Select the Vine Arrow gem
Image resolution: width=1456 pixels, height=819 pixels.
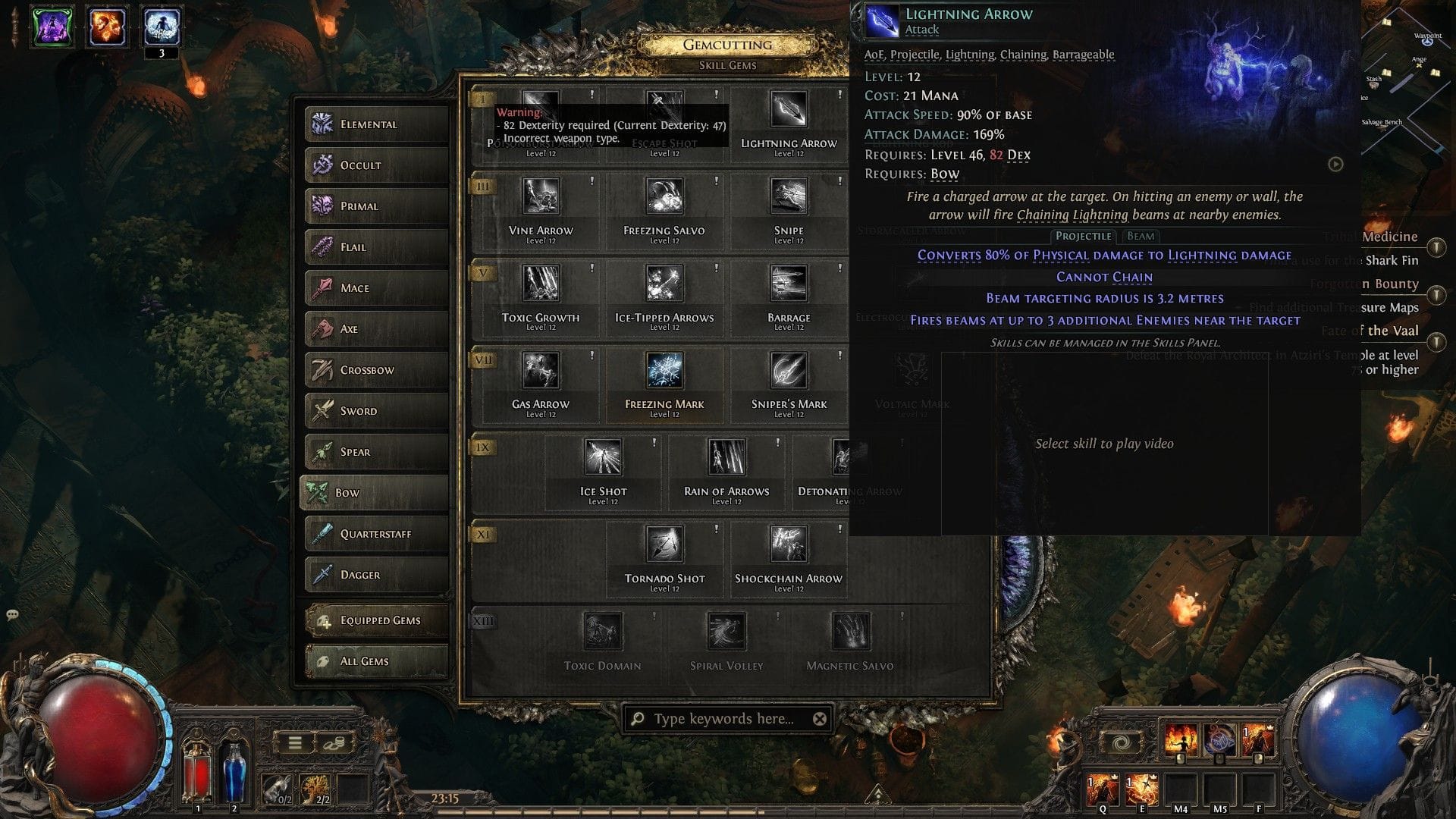click(x=541, y=196)
